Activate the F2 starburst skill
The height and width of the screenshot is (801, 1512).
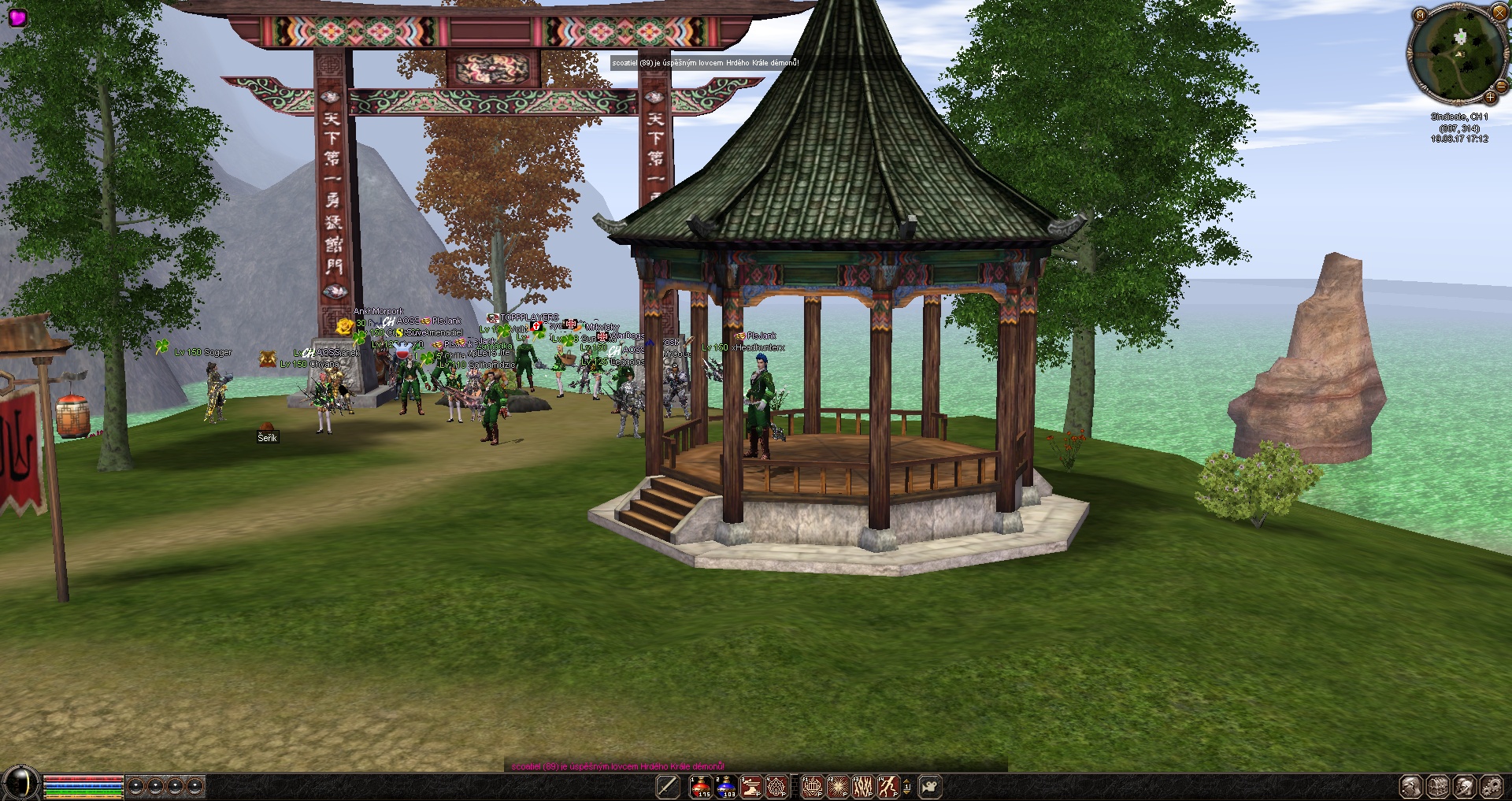[x=837, y=786]
